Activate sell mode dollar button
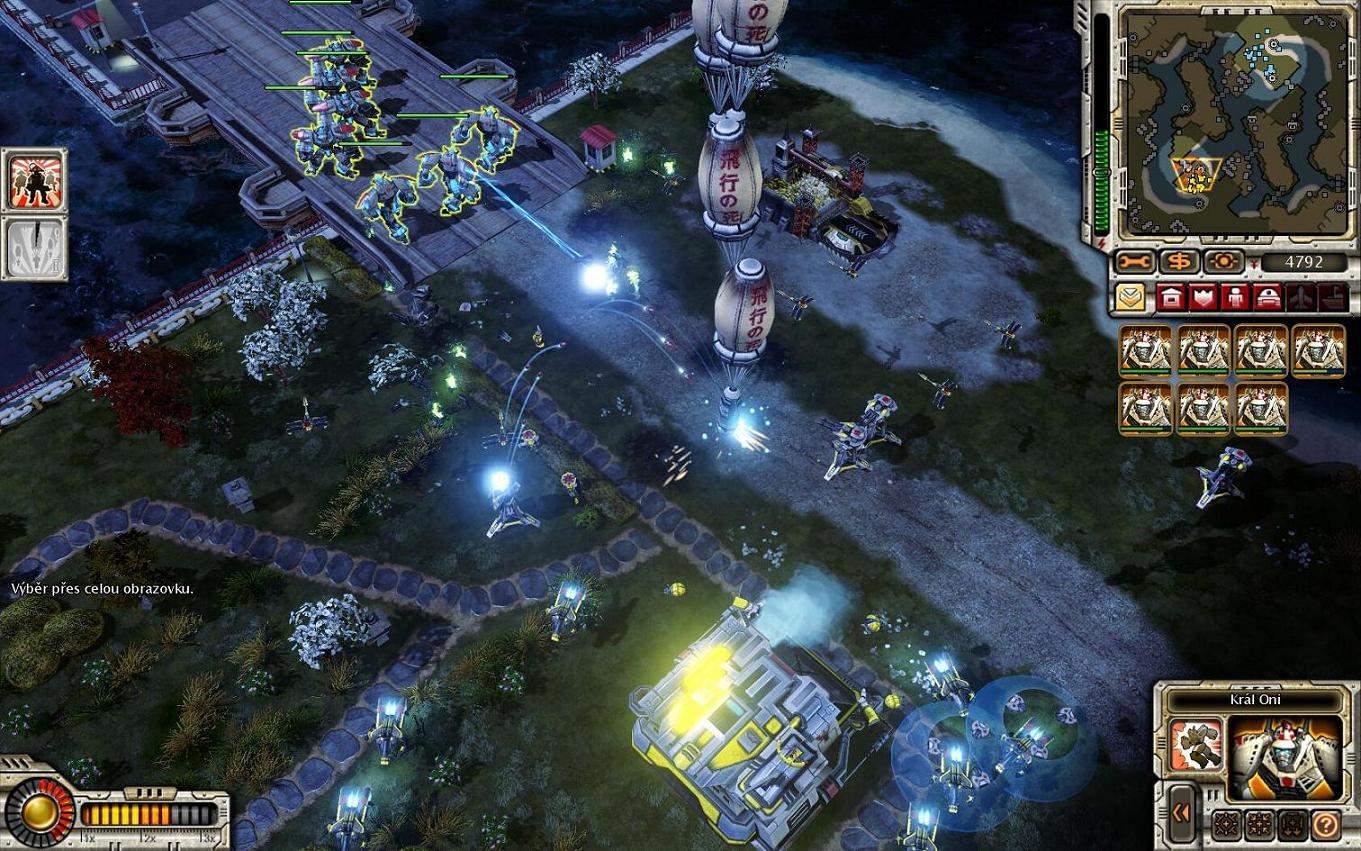 1180,262
